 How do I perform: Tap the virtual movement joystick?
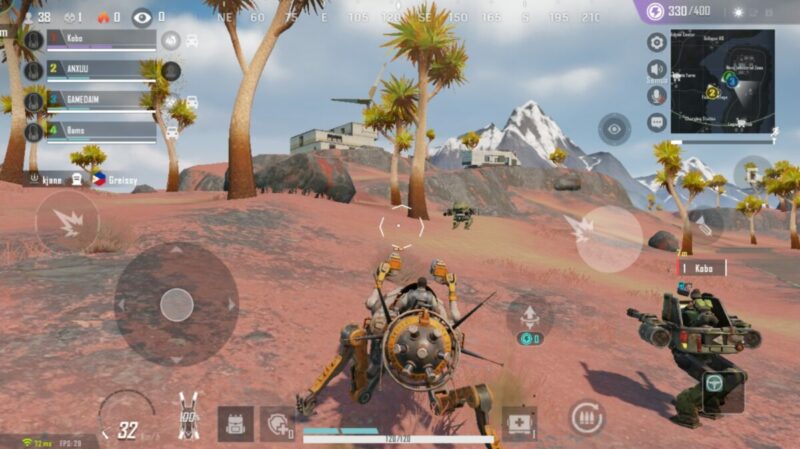176,304
